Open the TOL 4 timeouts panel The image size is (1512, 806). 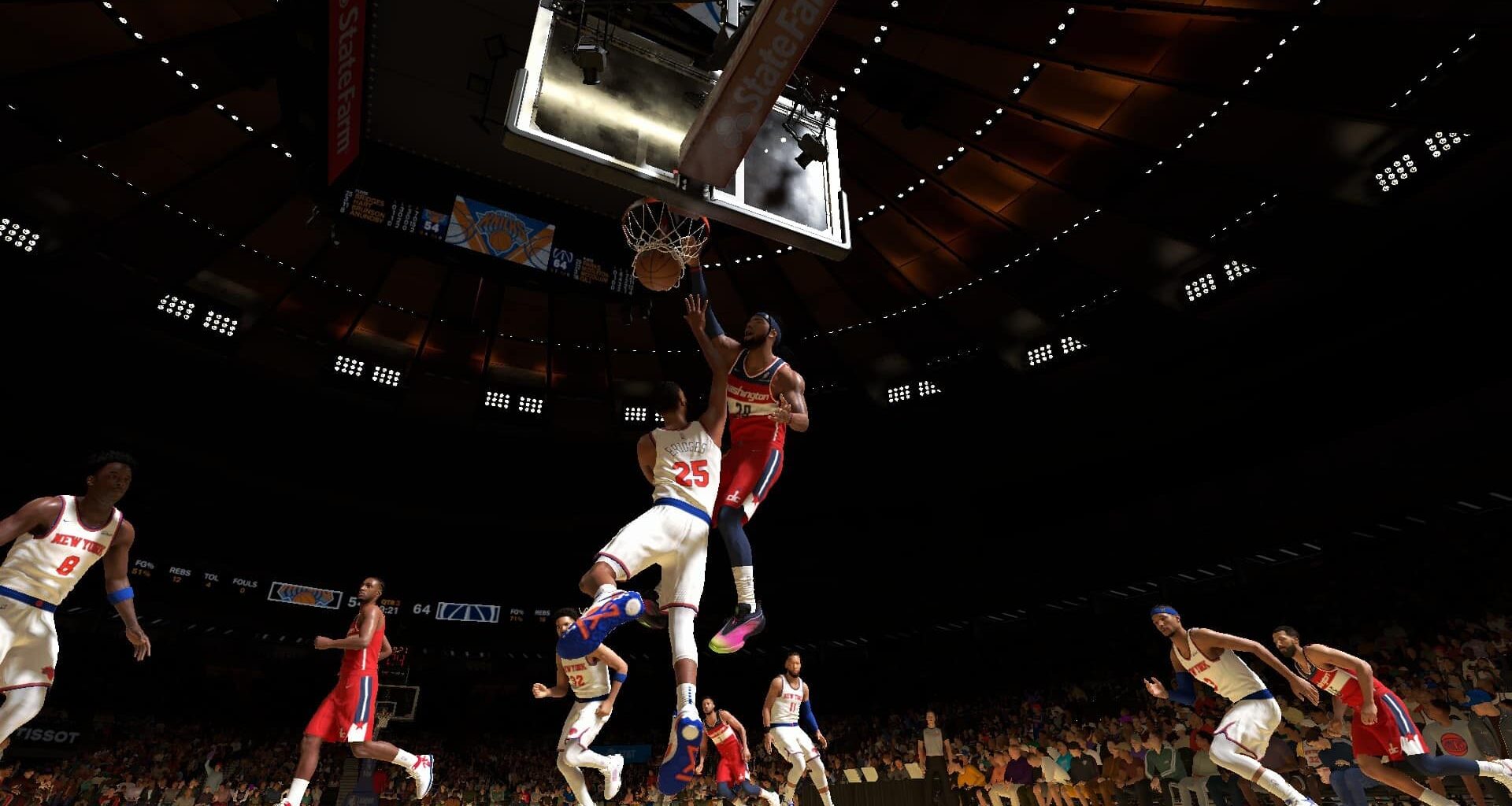click(210, 581)
